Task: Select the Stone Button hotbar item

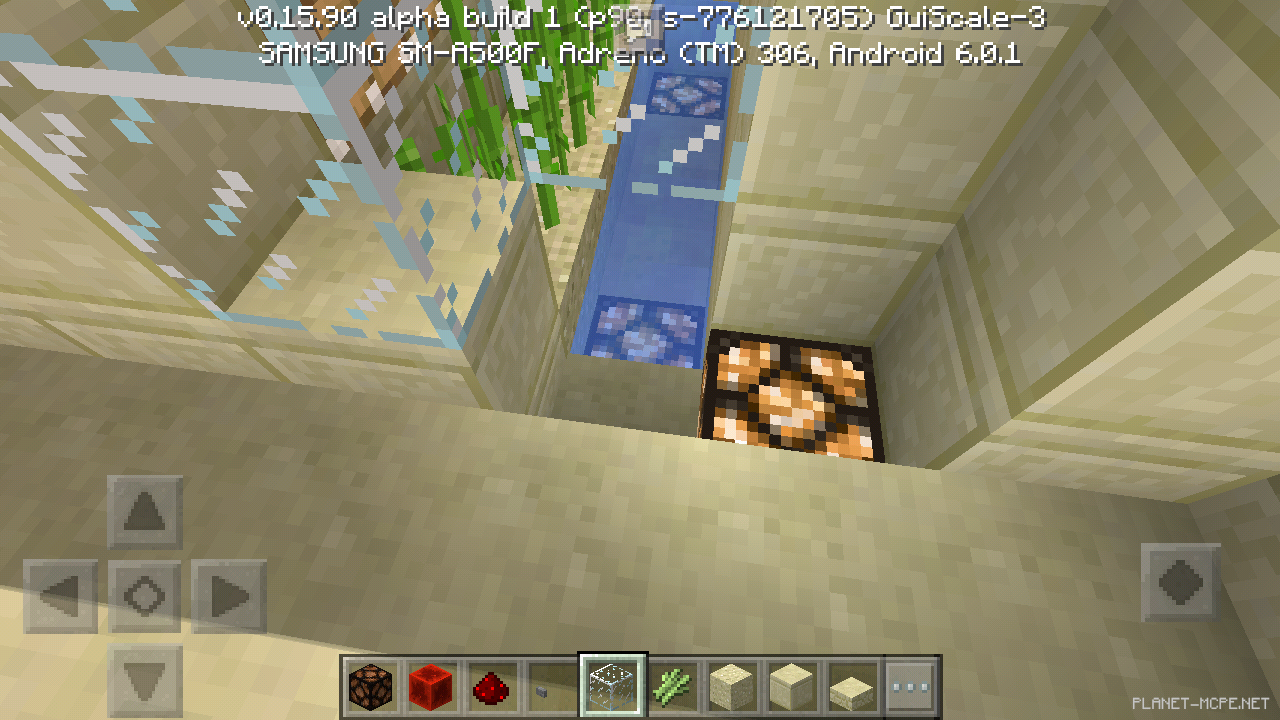Action: click(548, 687)
